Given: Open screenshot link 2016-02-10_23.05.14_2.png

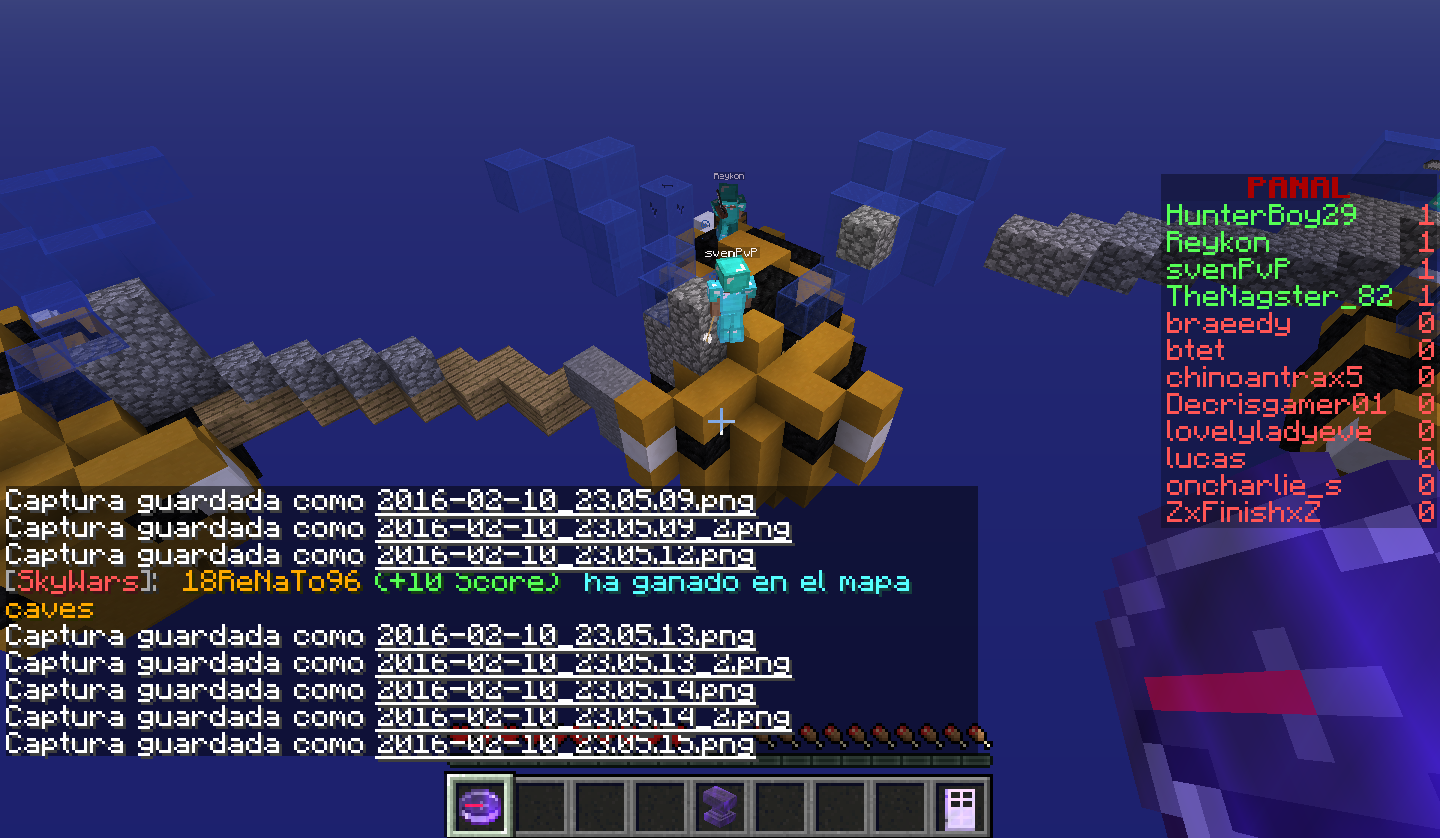Looking at the screenshot, I should (x=583, y=716).
